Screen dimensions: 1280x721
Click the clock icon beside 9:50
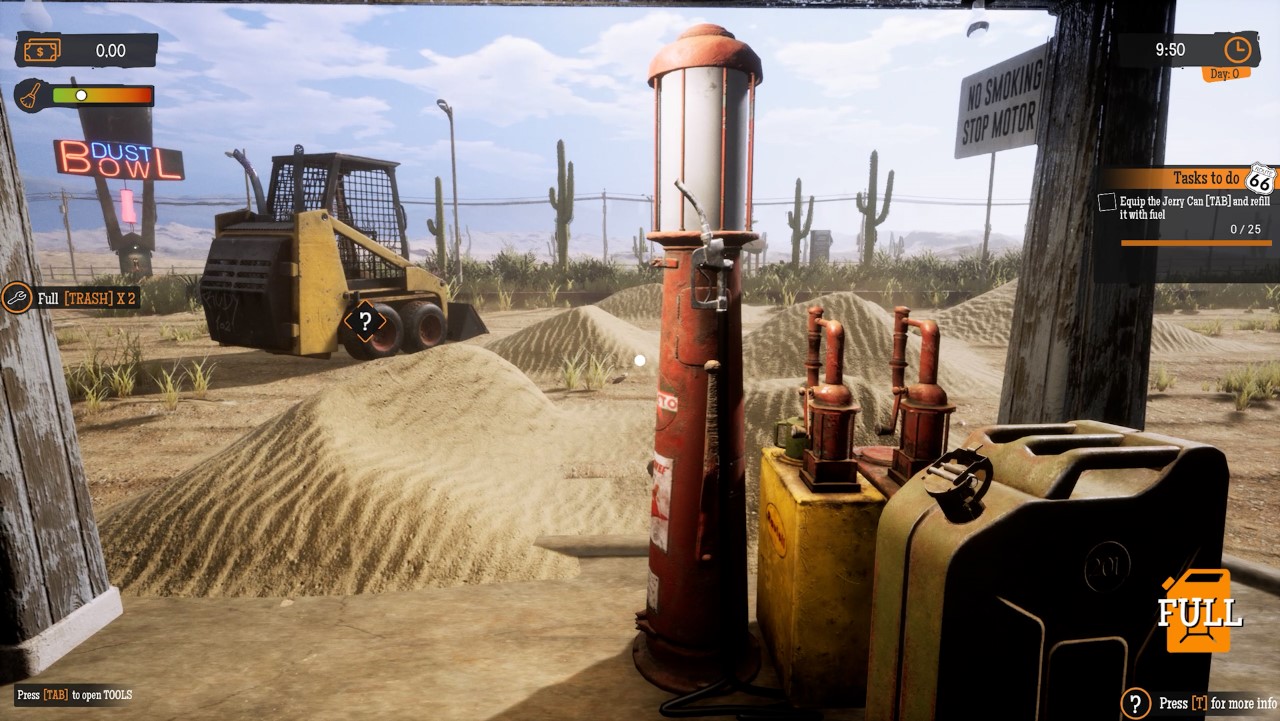(x=1237, y=48)
